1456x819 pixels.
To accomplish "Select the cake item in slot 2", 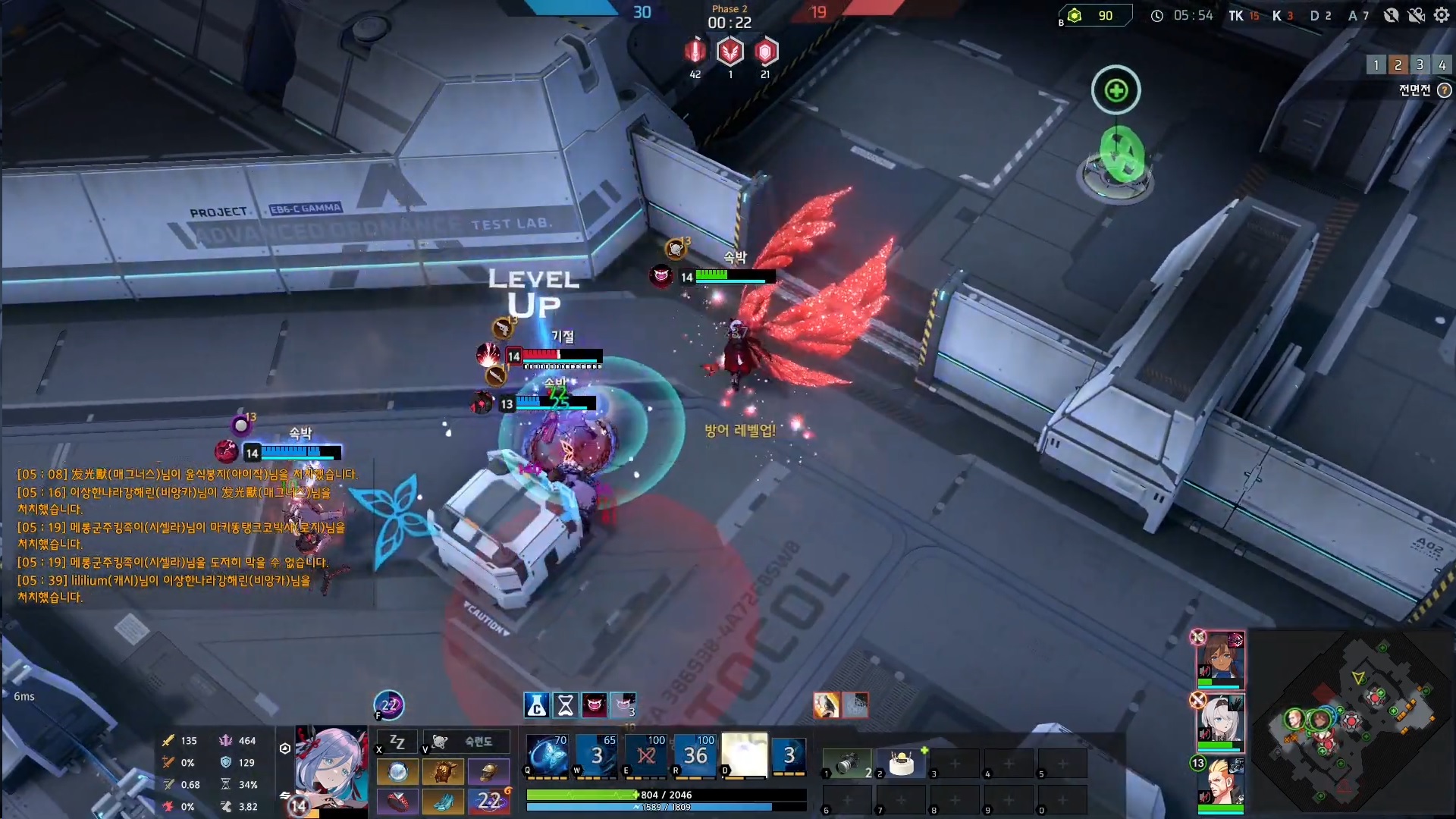I will [902, 763].
